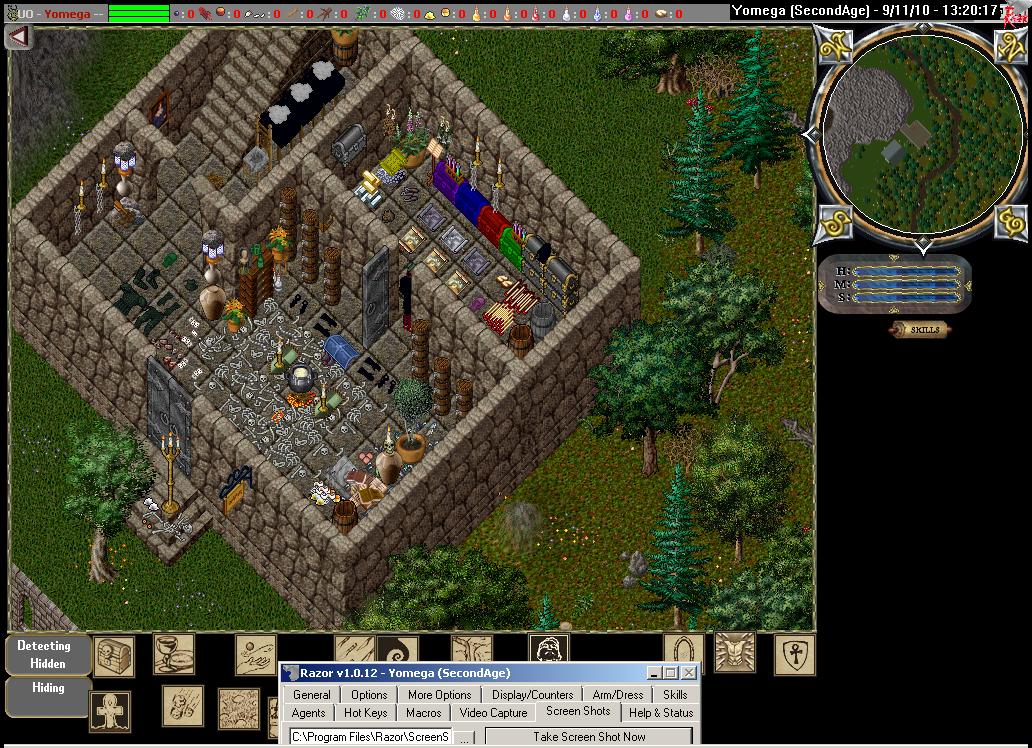The width and height of the screenshot is (1032, 748).
Task: Open the Macros tab in Razor
Action: [424, 713]
